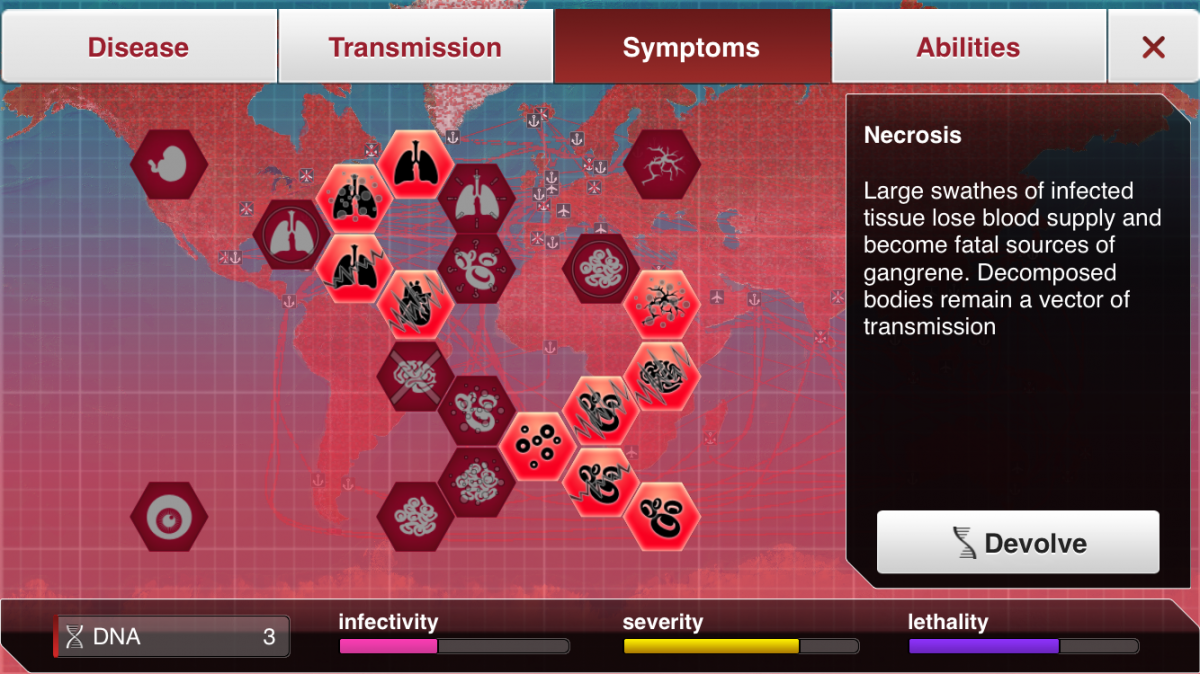The width and height of the screenshot is (1200, 674).
Task: Switch to the Disease tab
Action: coord(138,47)
